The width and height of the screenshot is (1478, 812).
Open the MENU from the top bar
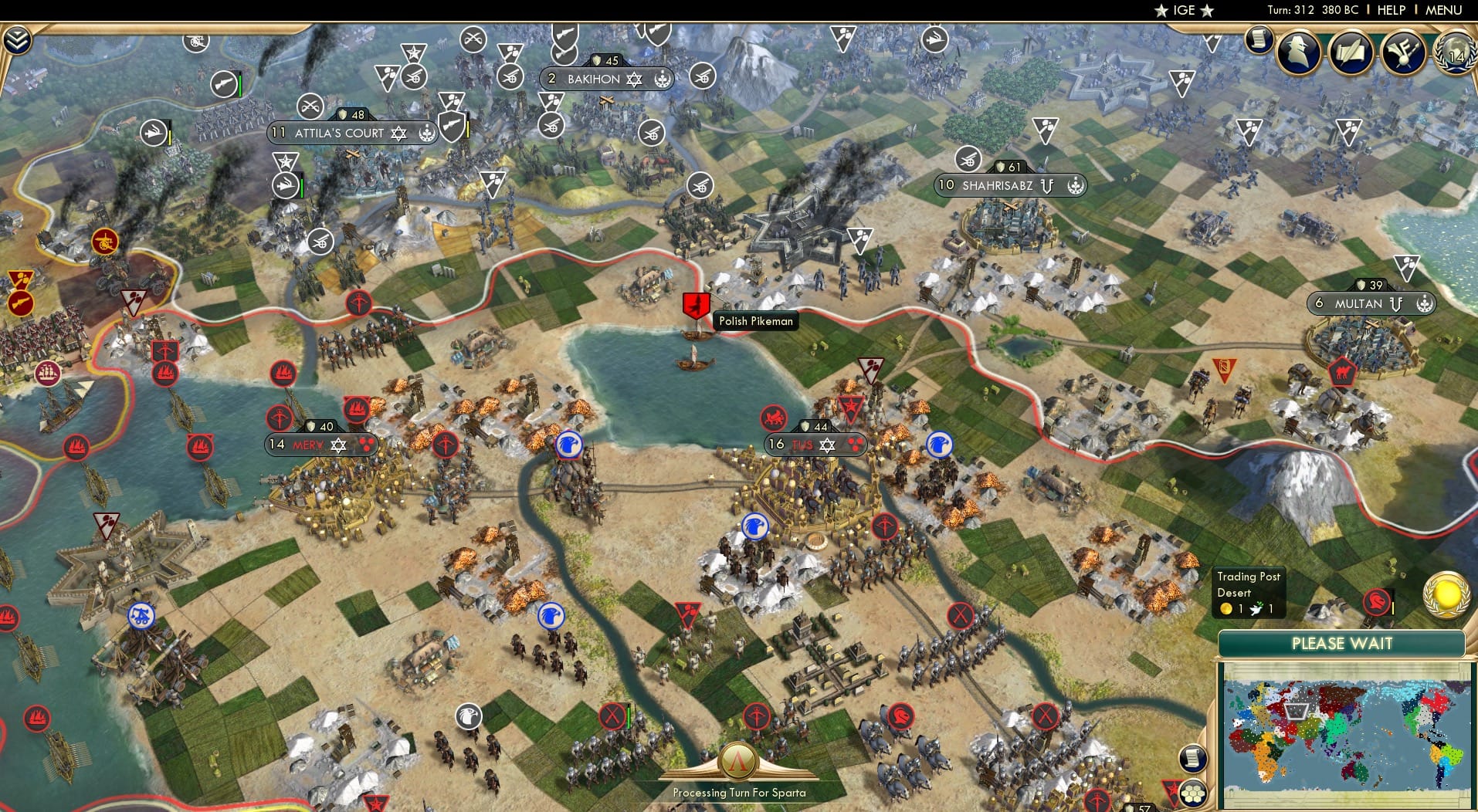pyautogui.click(x=1442, y=10)
